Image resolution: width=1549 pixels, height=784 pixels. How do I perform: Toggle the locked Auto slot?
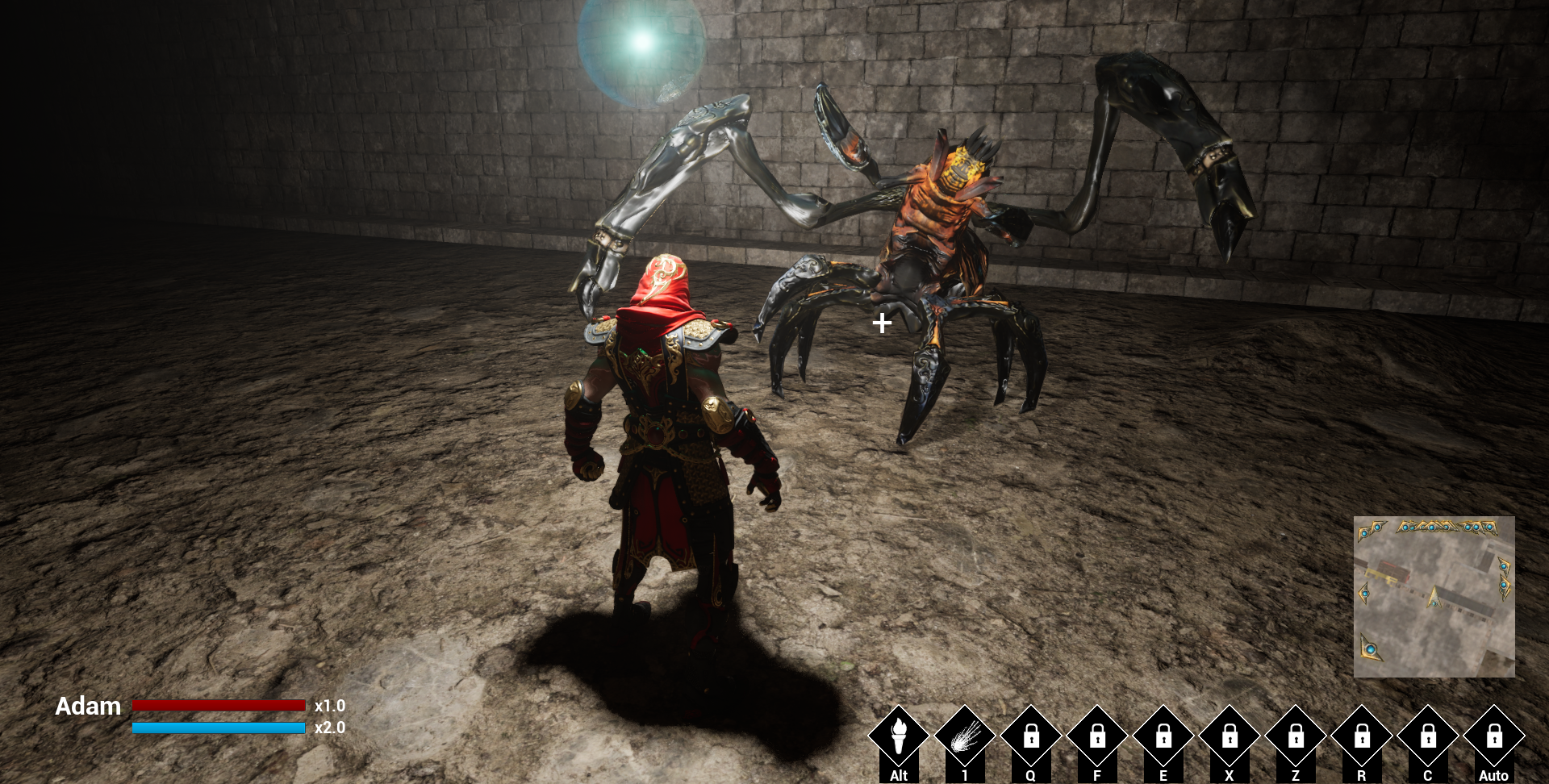tap(1494, 736)
